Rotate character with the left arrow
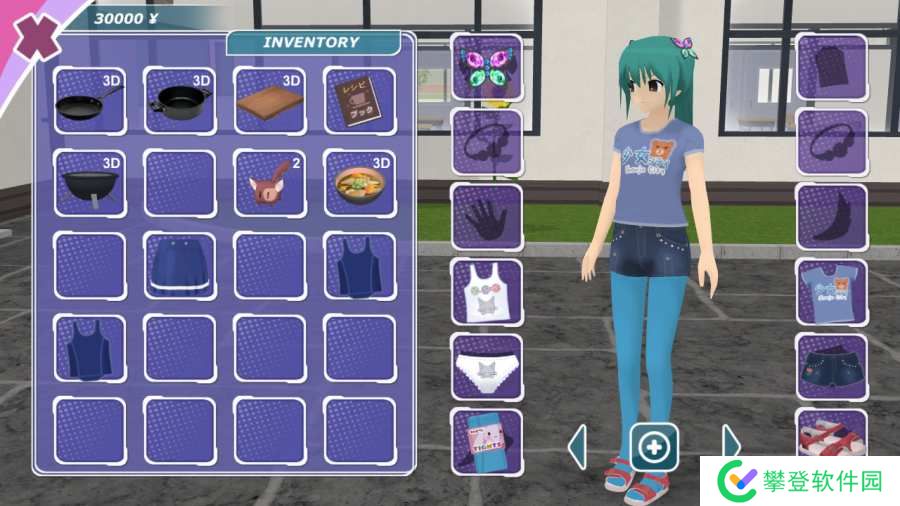The image size is (900, 506). tap(577, 446)
